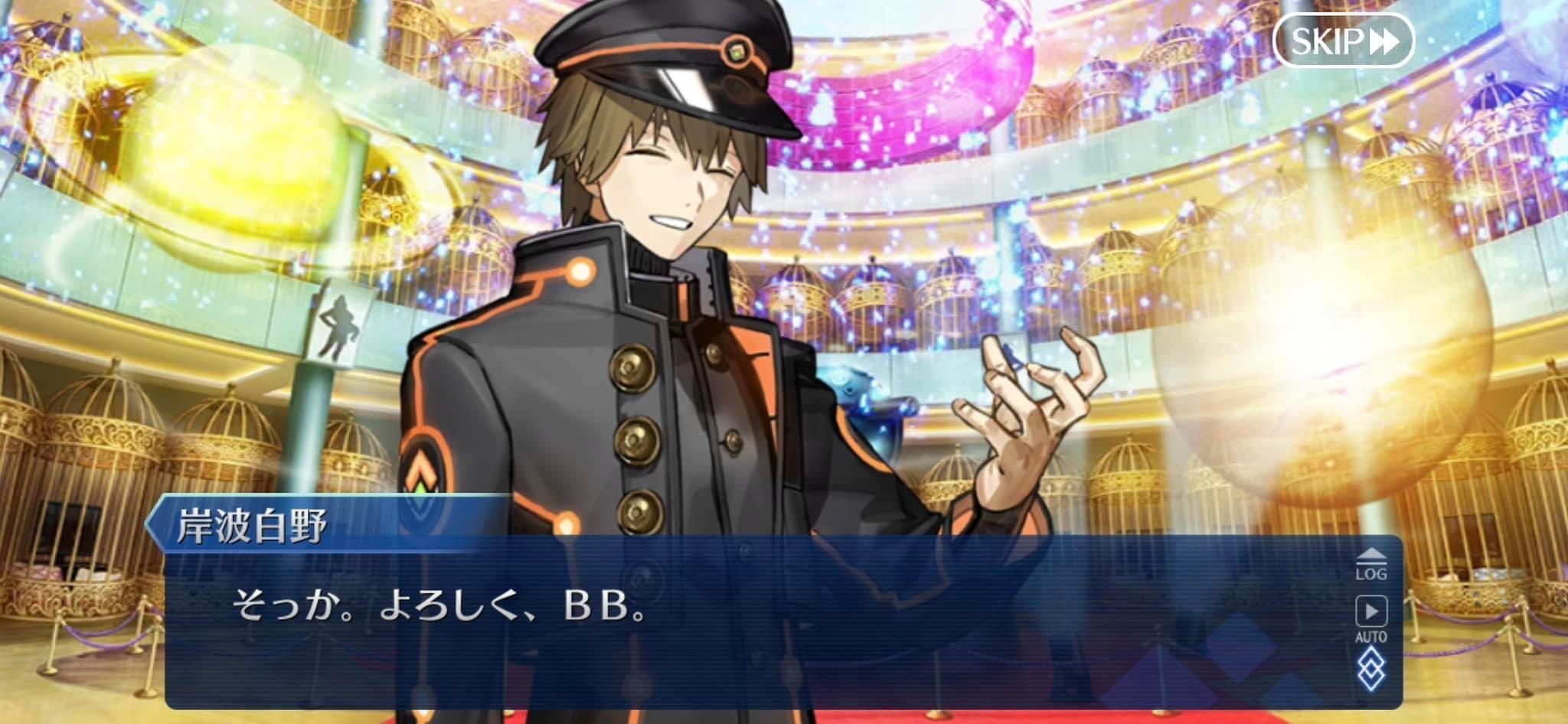Screen dimensions: 1568x724
Task: Click the diamond icon below AUTO
Action: pos(1370,670)
